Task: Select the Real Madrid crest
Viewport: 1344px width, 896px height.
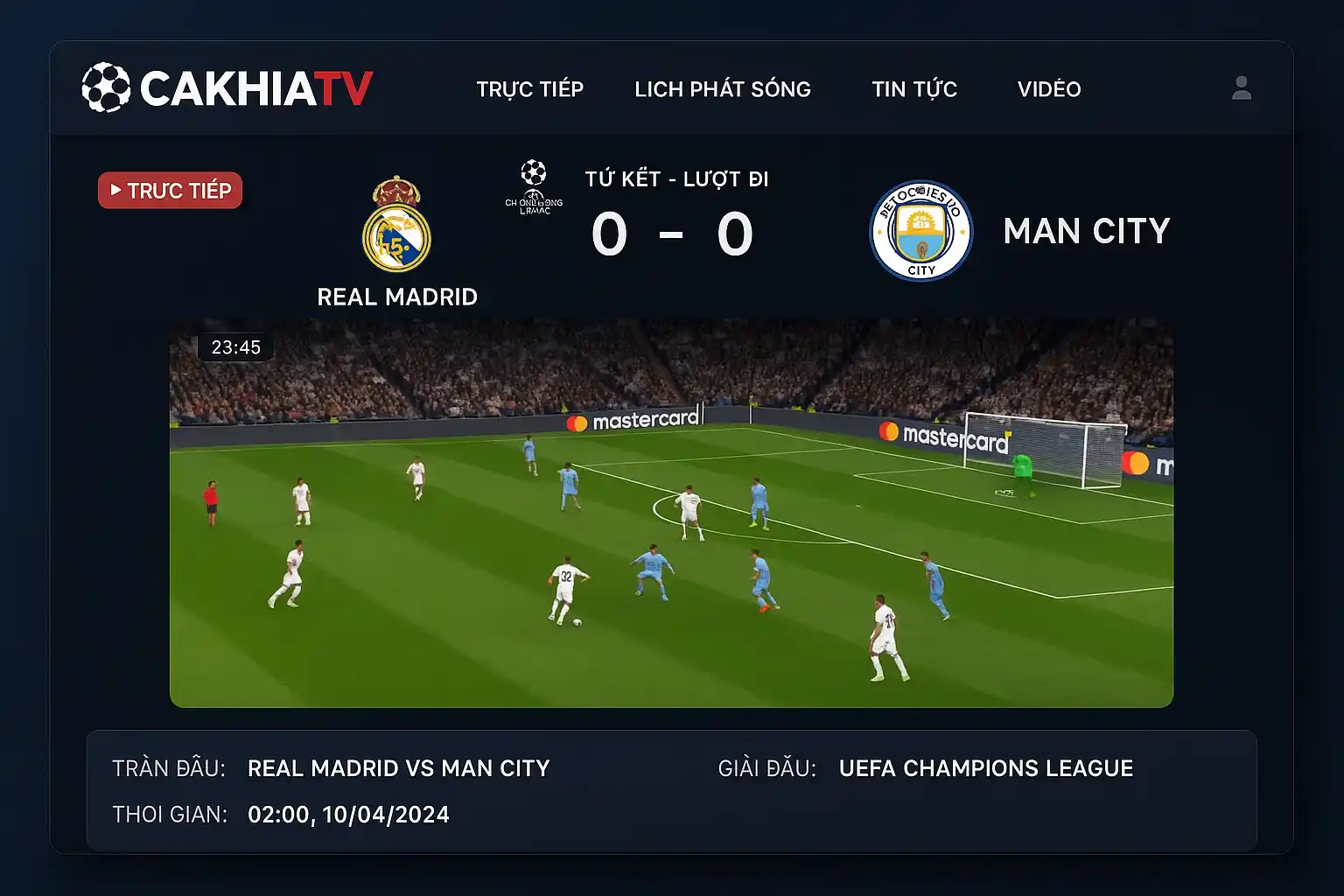Action: coord(396,227)
